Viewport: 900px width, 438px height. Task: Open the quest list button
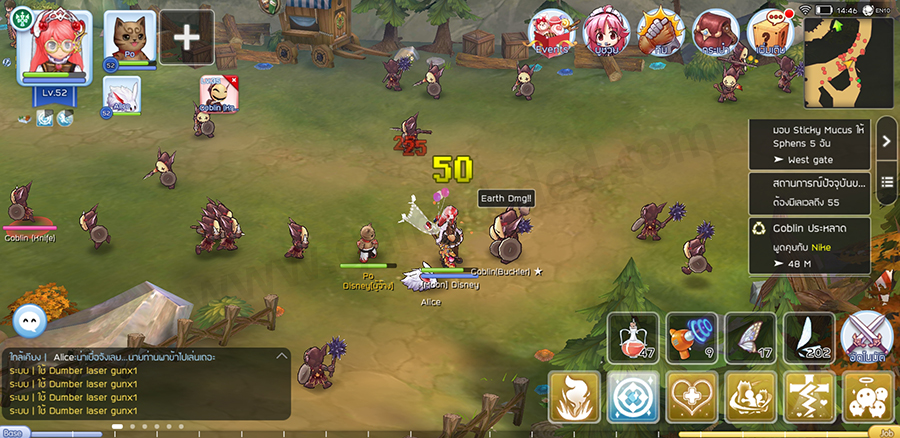[x=886, y=182]
